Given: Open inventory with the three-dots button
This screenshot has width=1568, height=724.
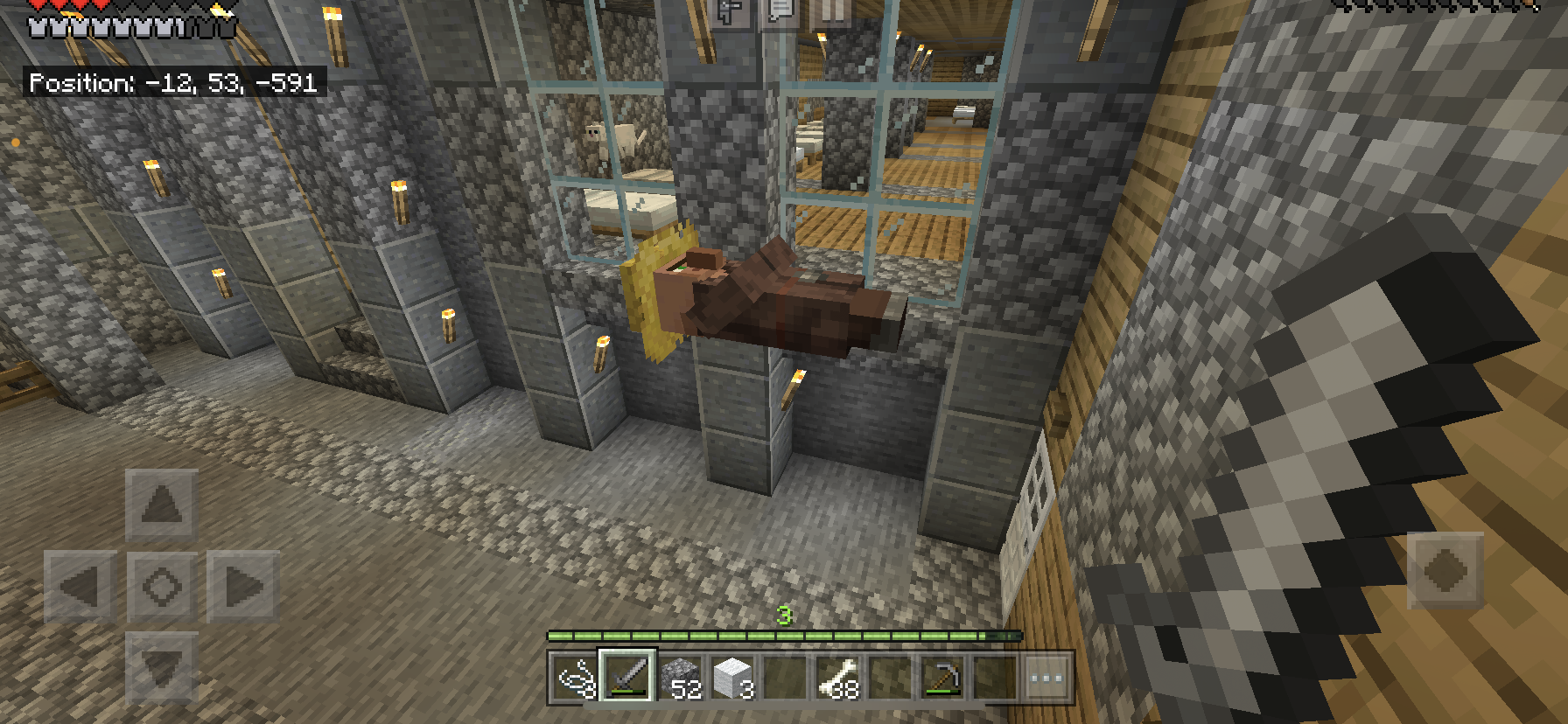Looking at the screenshot, I should [x=1046, y=677].
